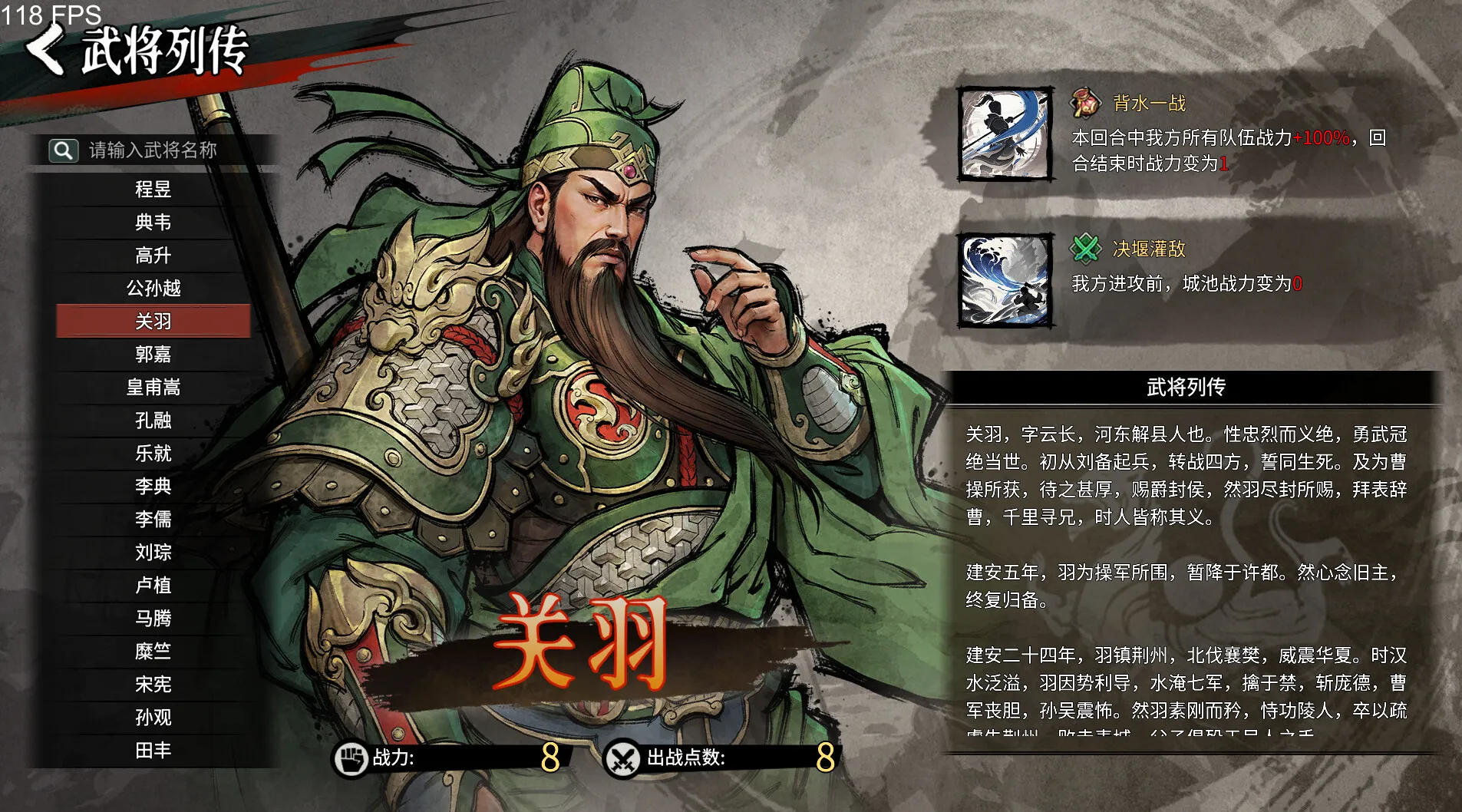Click the green cross emblem beside 决堰灌敌
Viewport: 1462px width, 812px height.
click(x=1084, y=248)
